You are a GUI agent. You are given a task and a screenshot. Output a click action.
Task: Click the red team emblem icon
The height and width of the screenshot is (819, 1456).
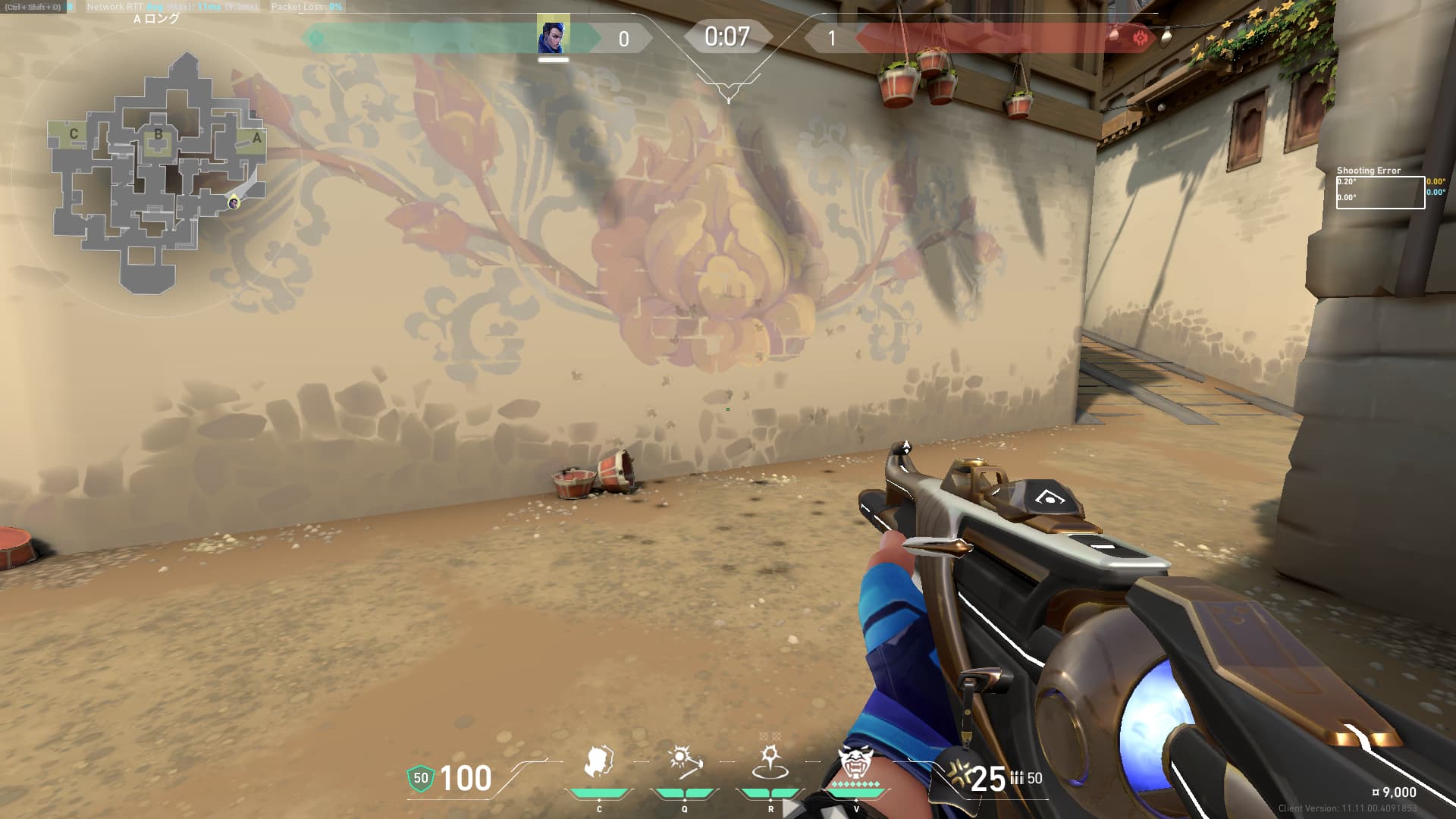point(1139,37)
